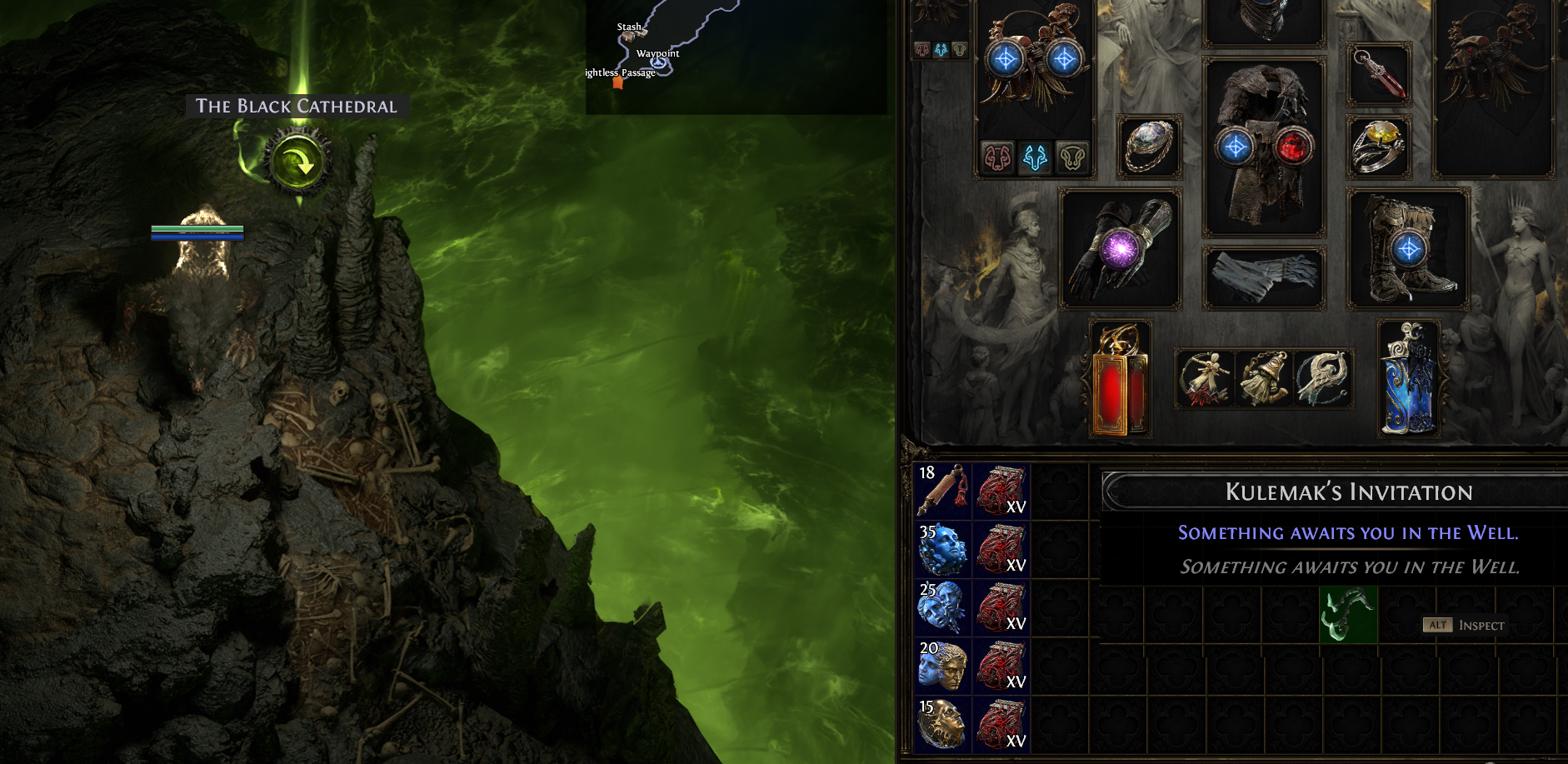The image size is (1568, 764).
Task: Select the golden bell charm
Action: (x=1264, y=378)
